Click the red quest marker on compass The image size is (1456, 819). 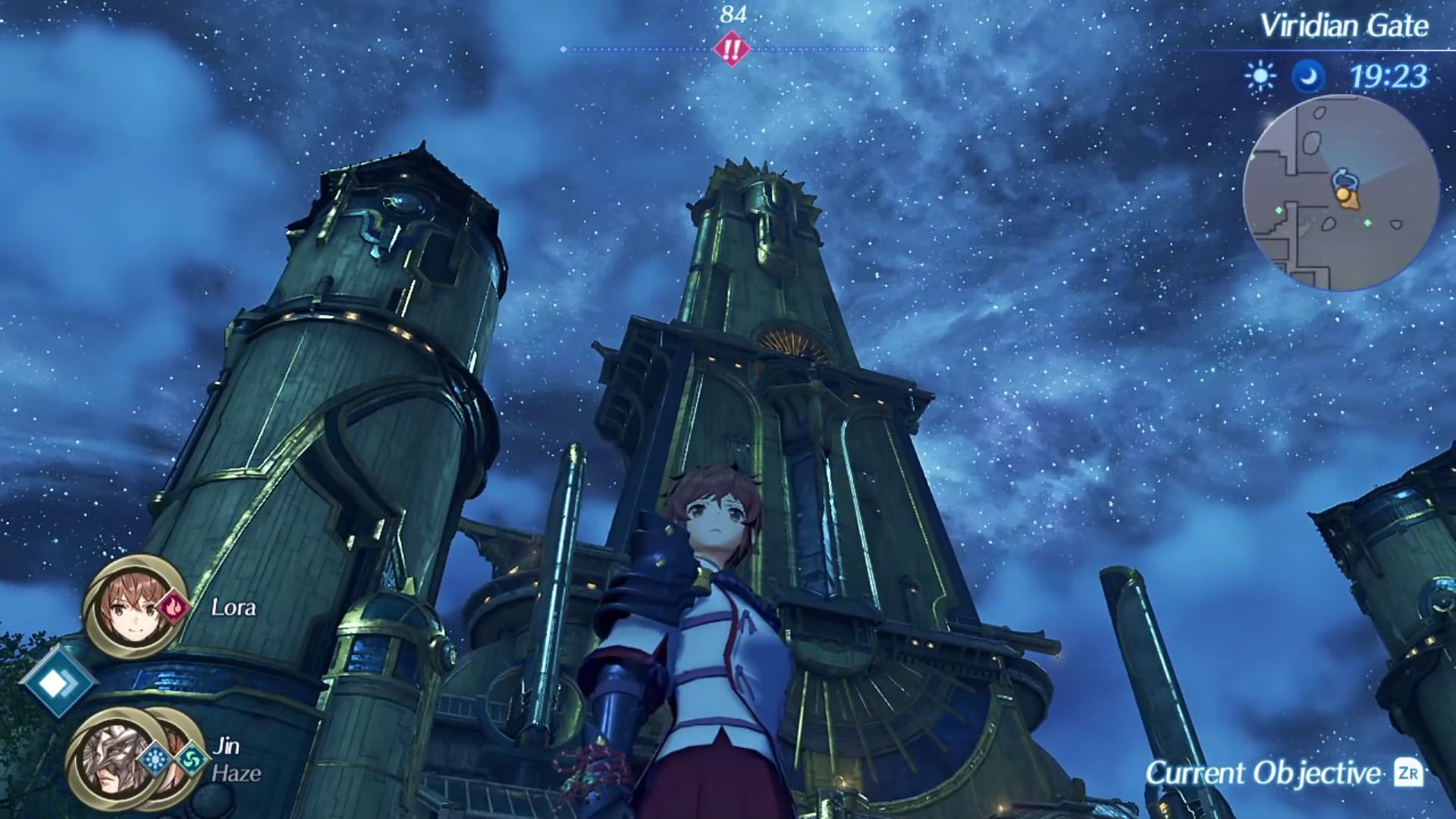731,49
